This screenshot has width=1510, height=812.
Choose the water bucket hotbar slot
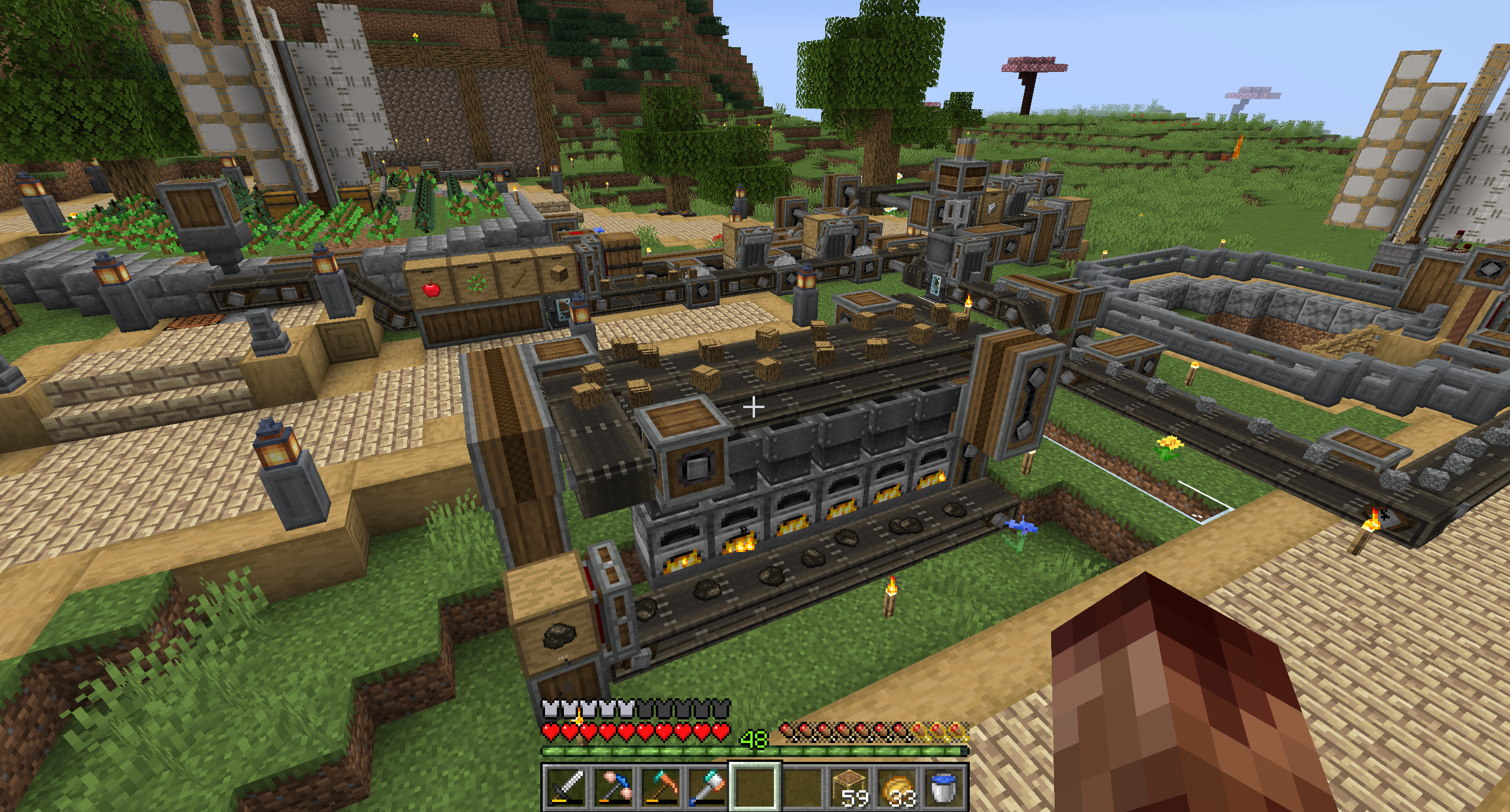click(x=944, y=786)
